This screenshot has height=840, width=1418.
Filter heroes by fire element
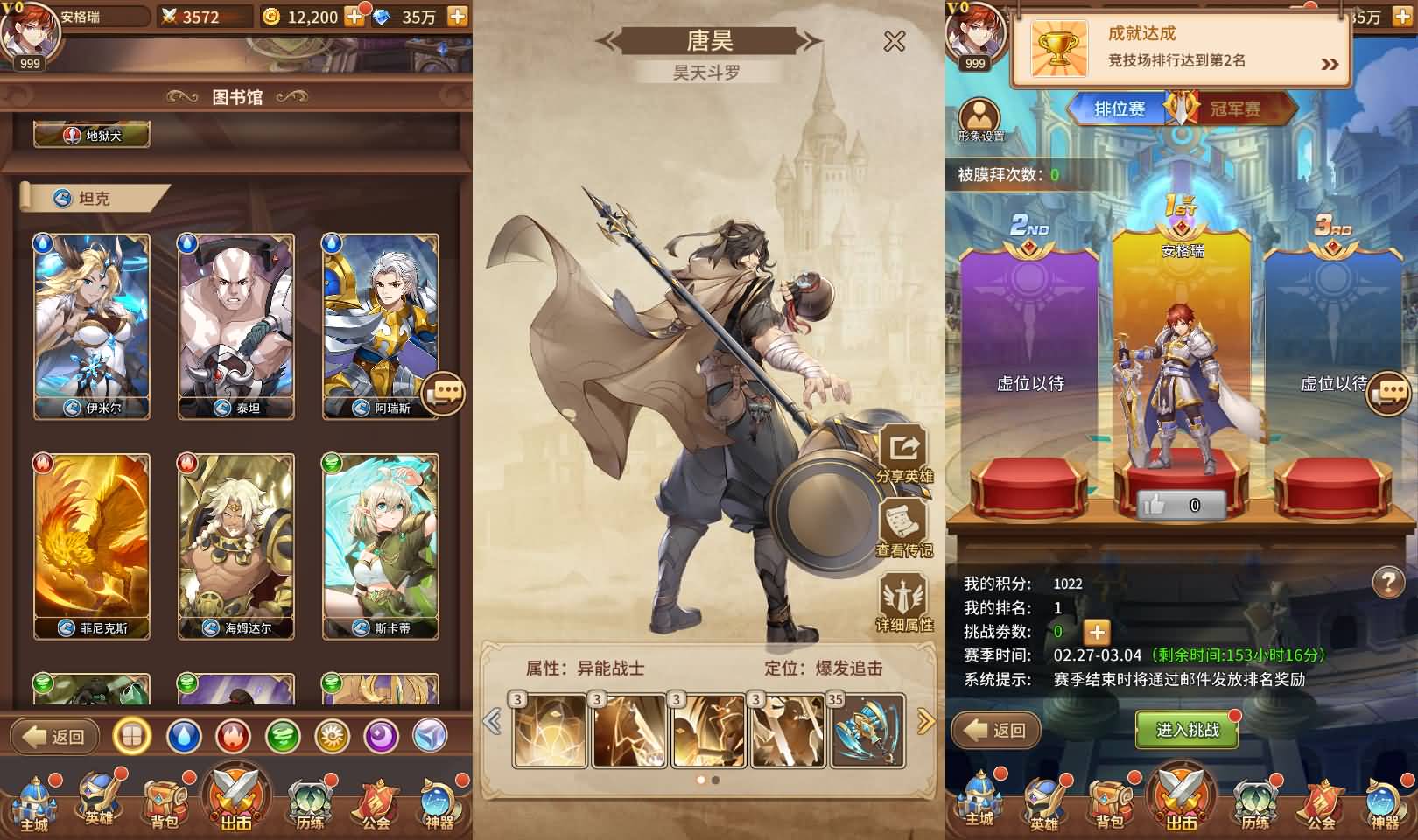tap(233, 737)
